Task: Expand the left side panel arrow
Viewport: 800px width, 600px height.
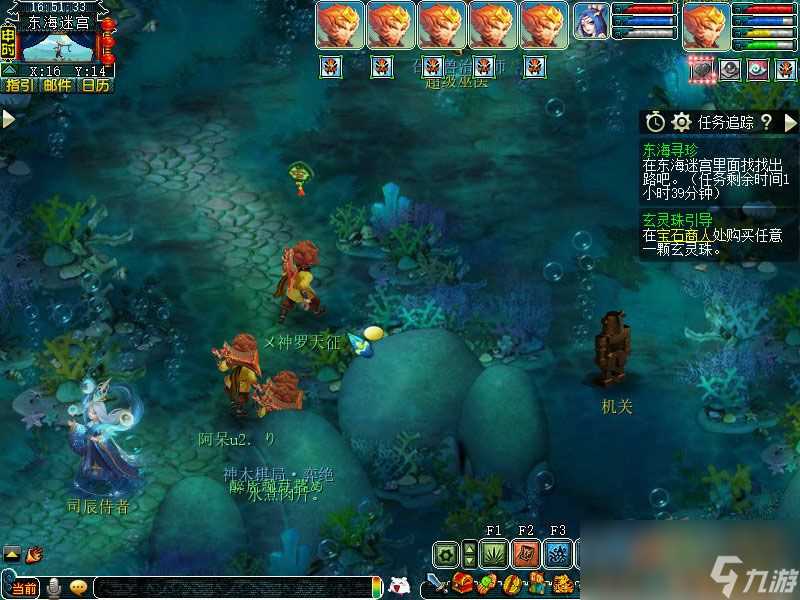Action: pos(8,119)
